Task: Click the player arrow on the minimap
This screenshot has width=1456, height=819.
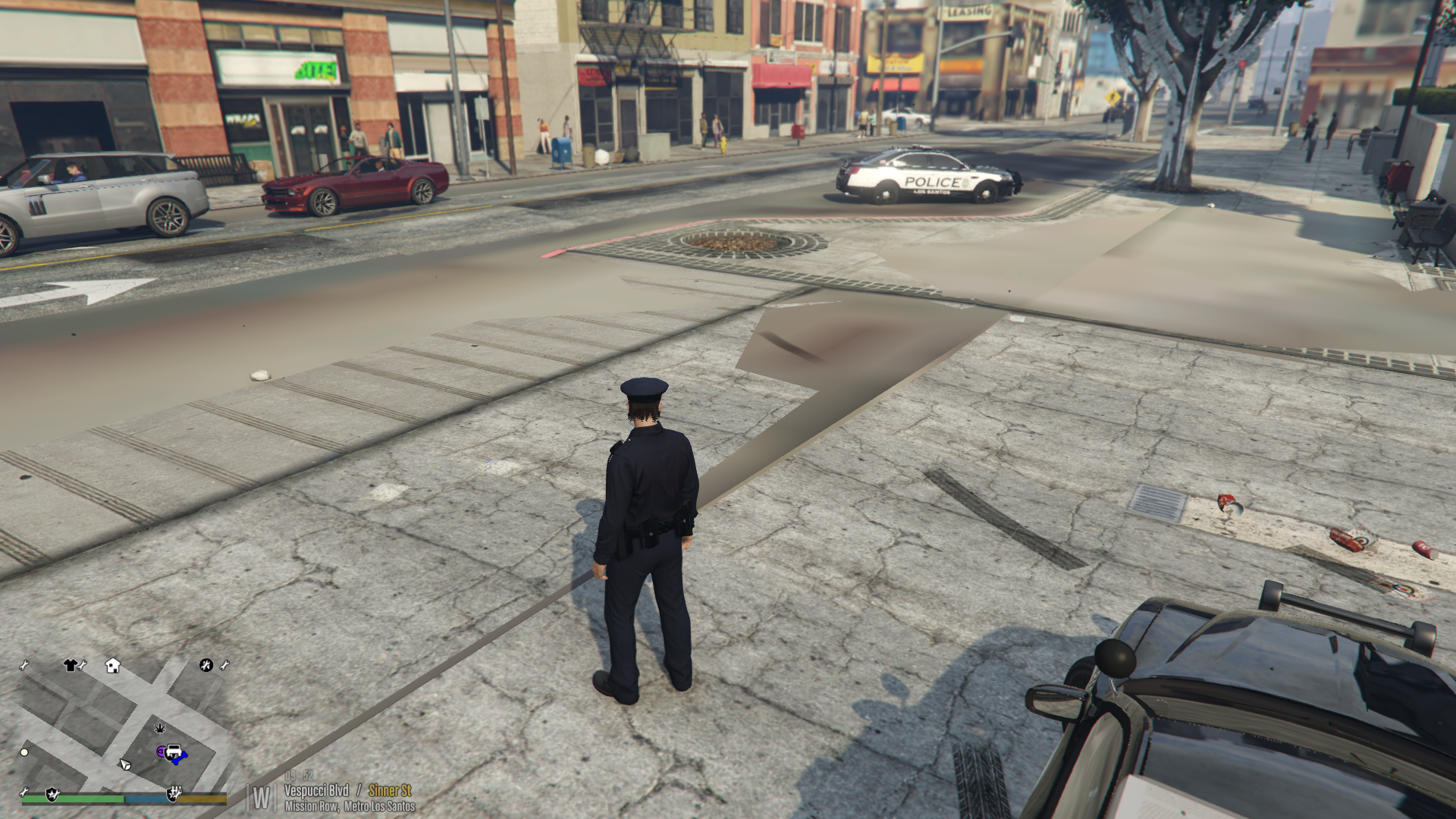Action: (125, 764)
